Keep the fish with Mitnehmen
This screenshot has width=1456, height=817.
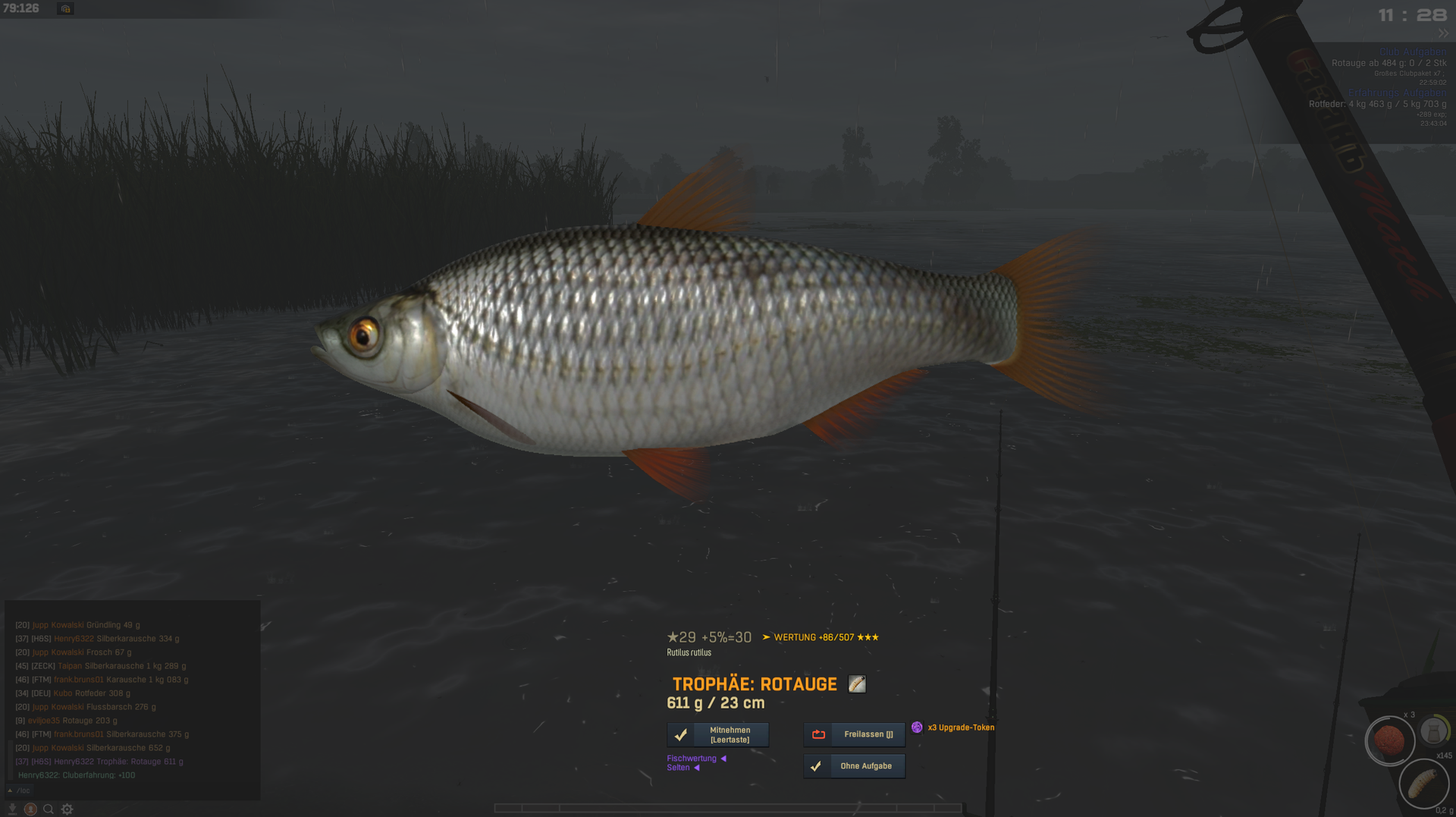point(717,734)
